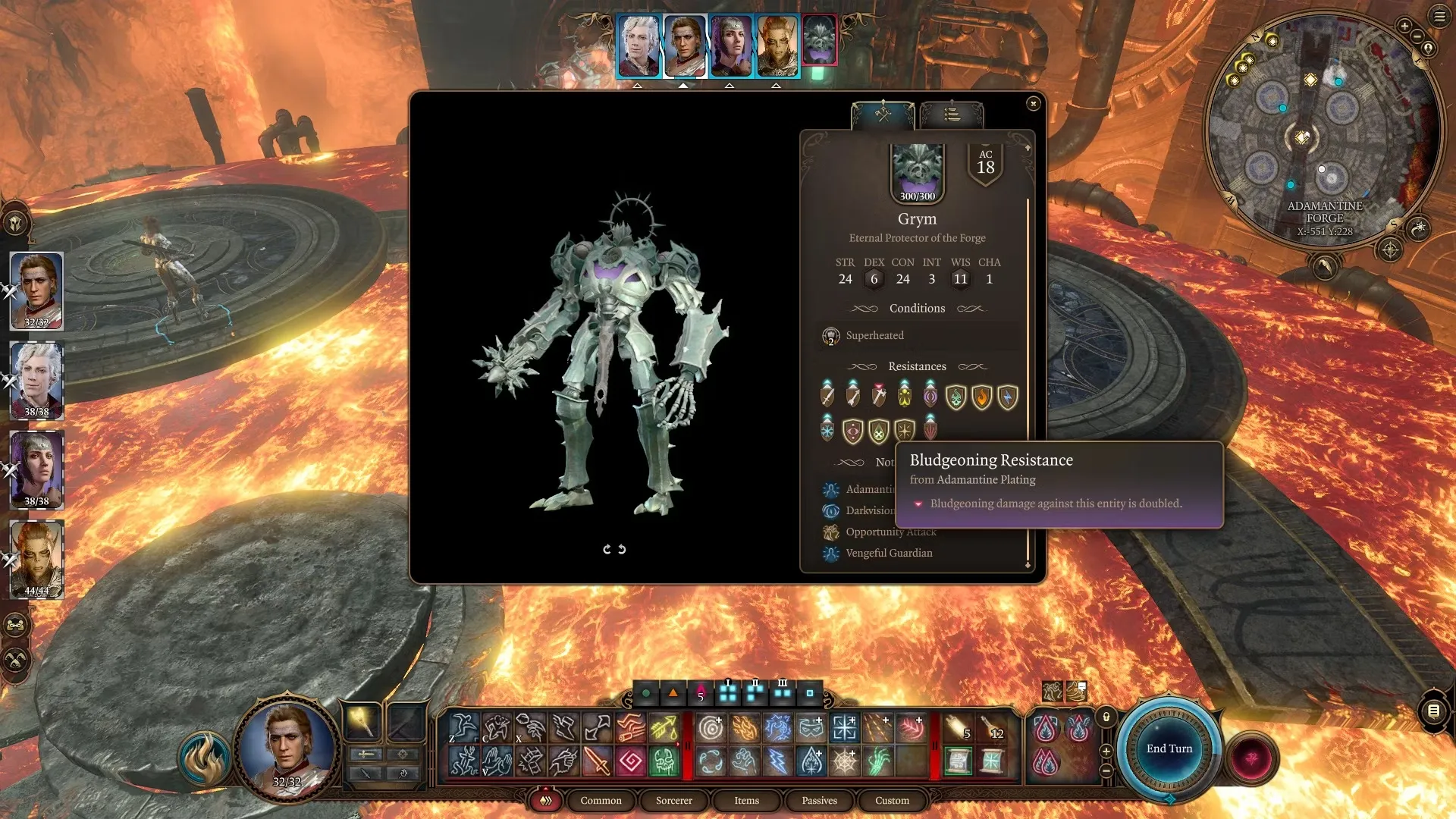
Task: Switch hotbar to the Sorcerer tab
Action: point(673,801)
